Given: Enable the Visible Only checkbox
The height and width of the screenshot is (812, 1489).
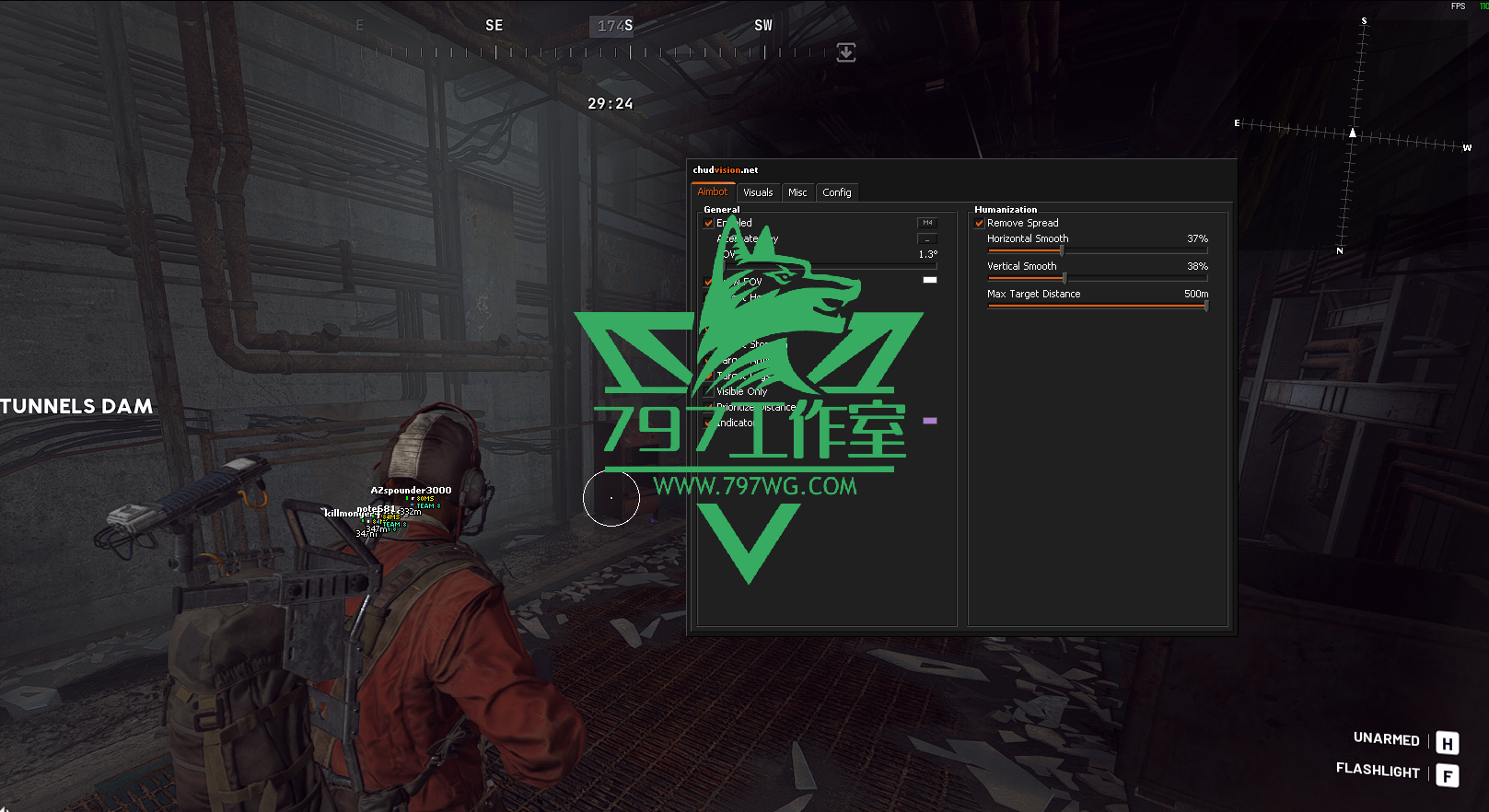Looking at the screenshot, I should [707, 391].
